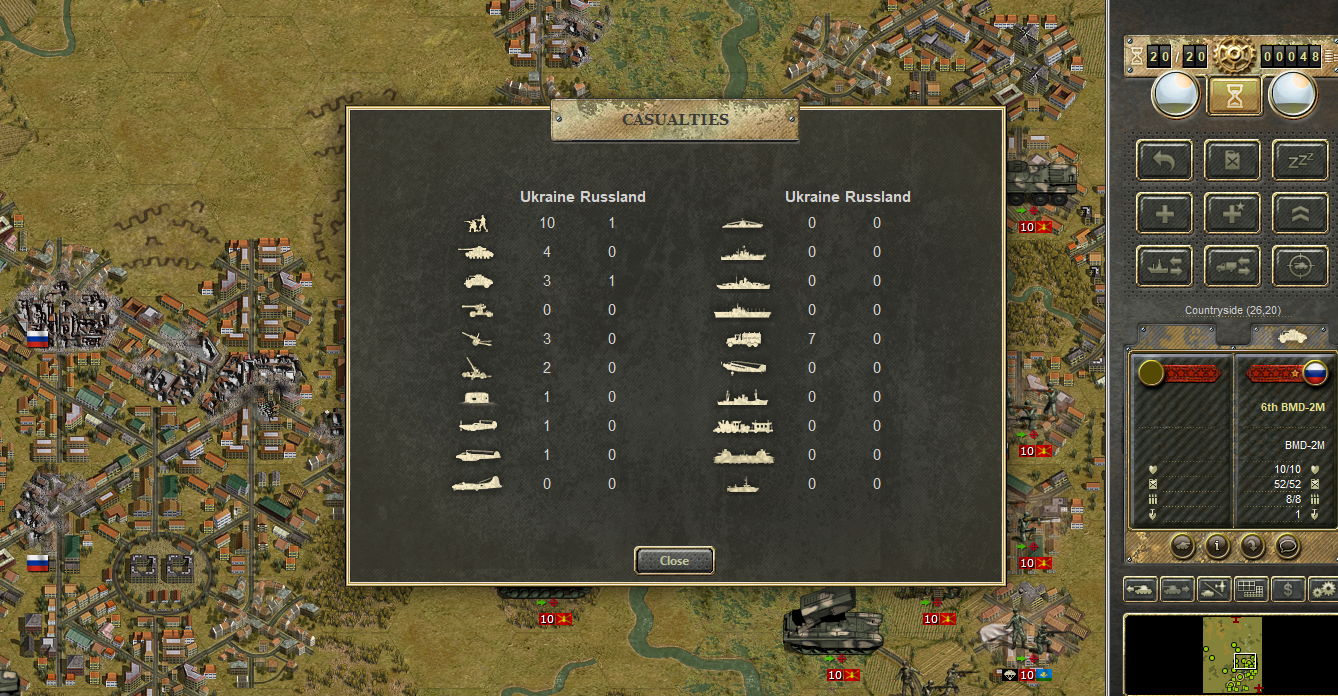This screenshot has height=696, width=1338.
Task: Click the fuel canister supply button
Action: tap(1232, 159)
